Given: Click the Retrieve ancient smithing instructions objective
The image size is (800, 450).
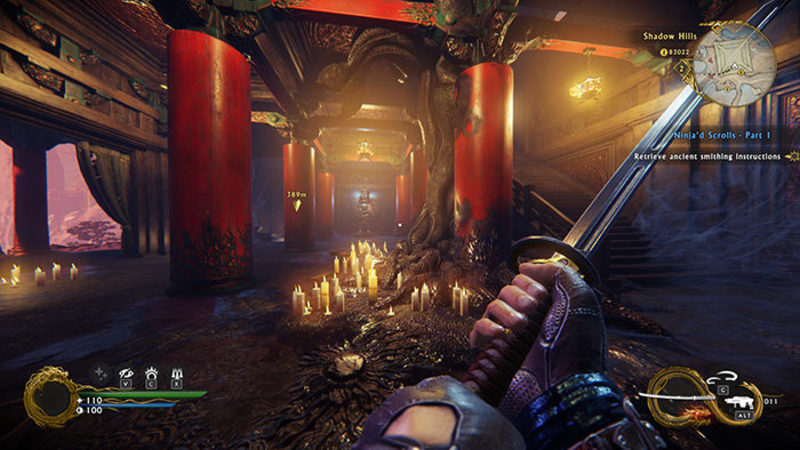Looking at the screenshot, I should click(712, 157).
